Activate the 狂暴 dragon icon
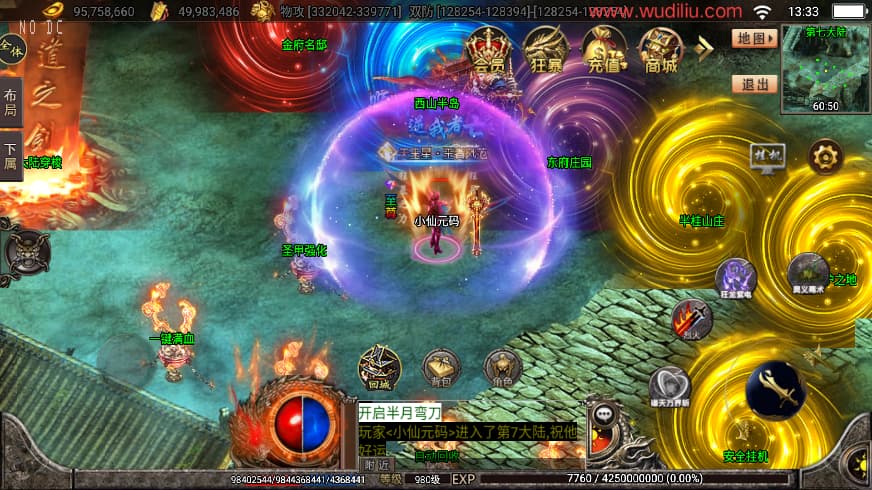872x490 pixels. coord(547,49)
